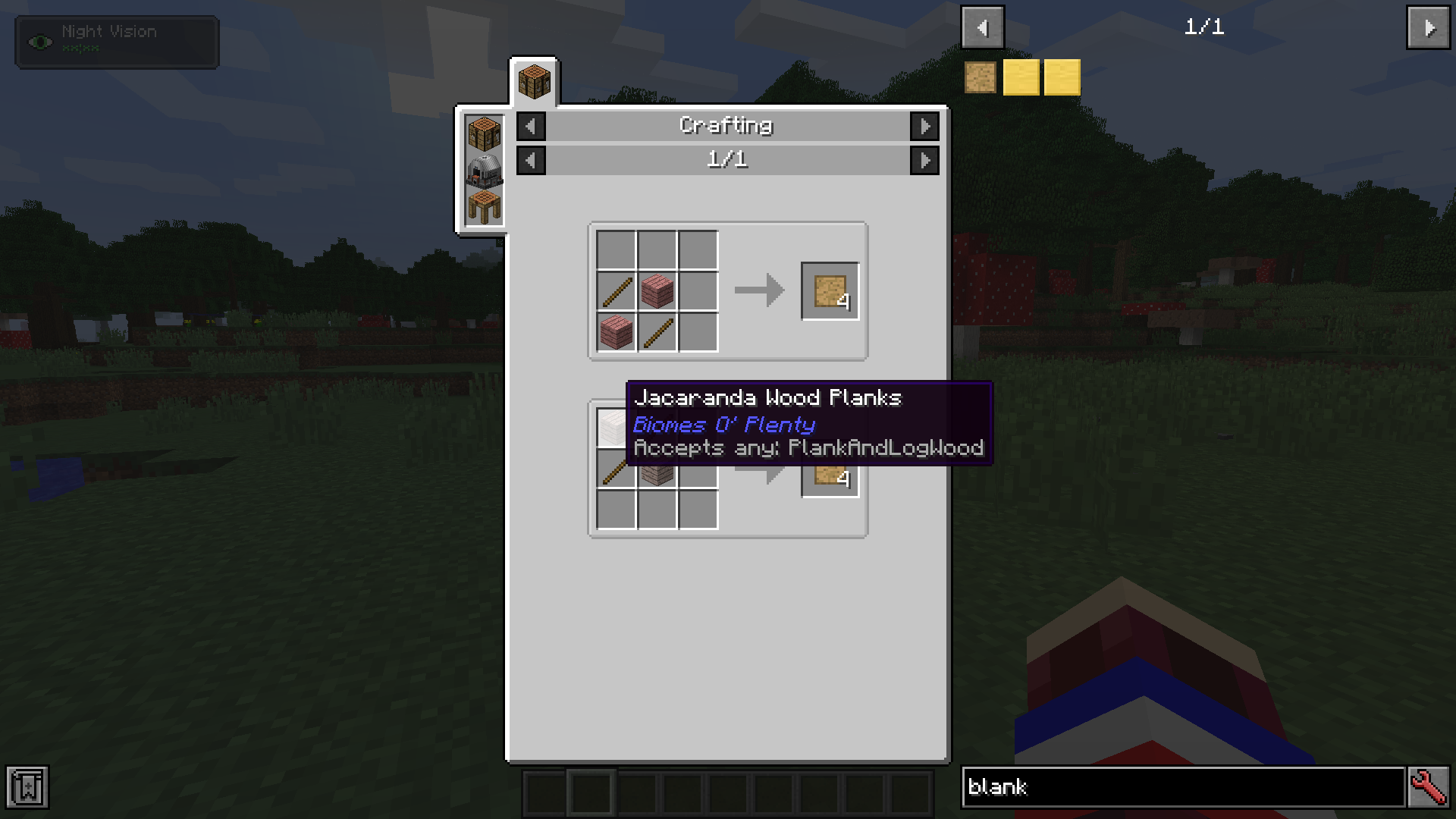Select the leftmost planks item in top-right list

click(981, 77)
